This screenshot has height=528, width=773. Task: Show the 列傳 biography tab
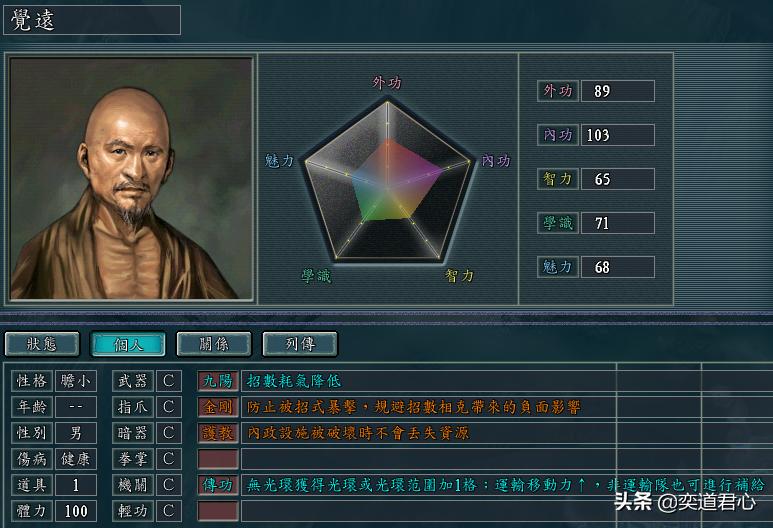[x=300, y=344]
